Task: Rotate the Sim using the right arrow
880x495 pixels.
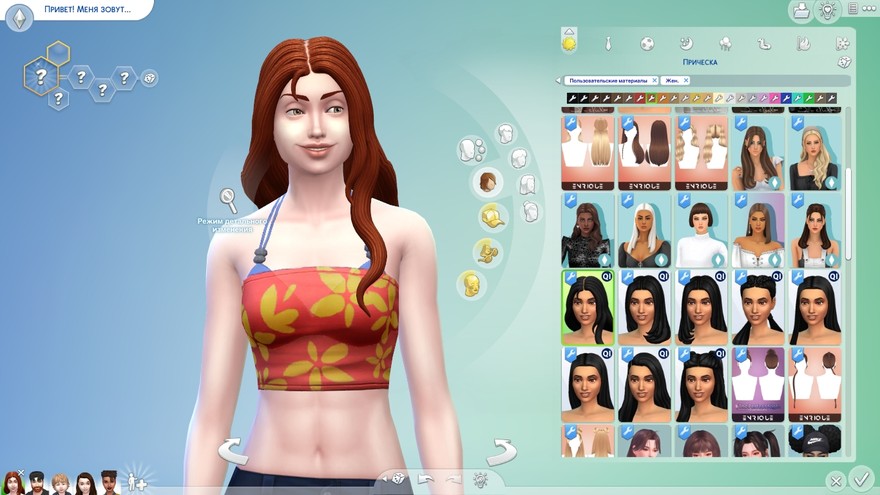Action: 500,451
